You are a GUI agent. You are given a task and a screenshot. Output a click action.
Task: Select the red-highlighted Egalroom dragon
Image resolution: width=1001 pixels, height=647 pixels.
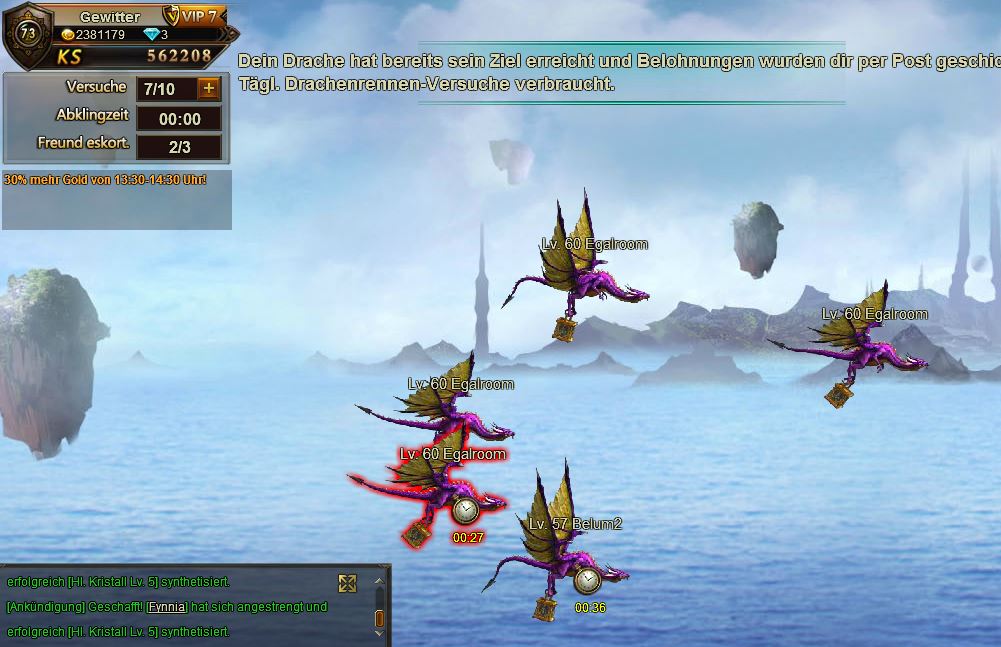[x=428, y=490]
